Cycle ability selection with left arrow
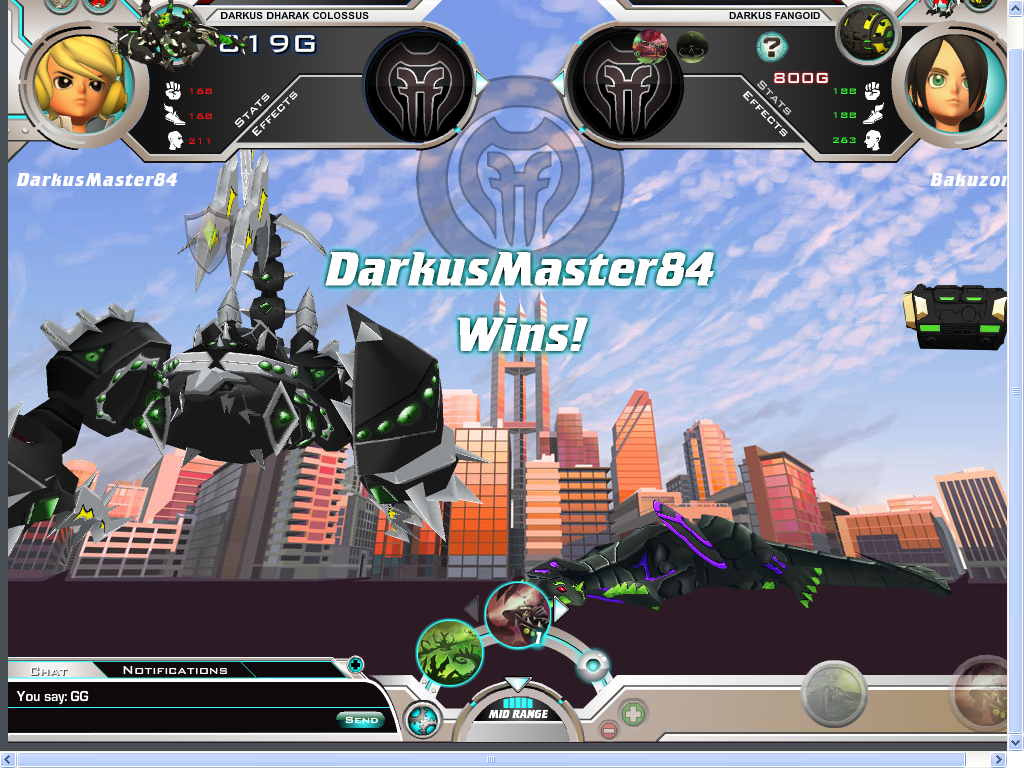 pyautogui.click(x=472, y=606)
